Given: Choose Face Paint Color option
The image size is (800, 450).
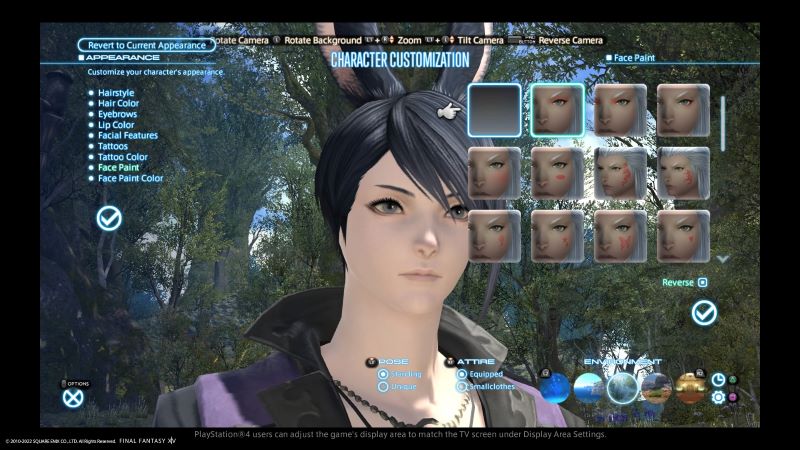Looking at the screenshot, I should tap(130, 179).
